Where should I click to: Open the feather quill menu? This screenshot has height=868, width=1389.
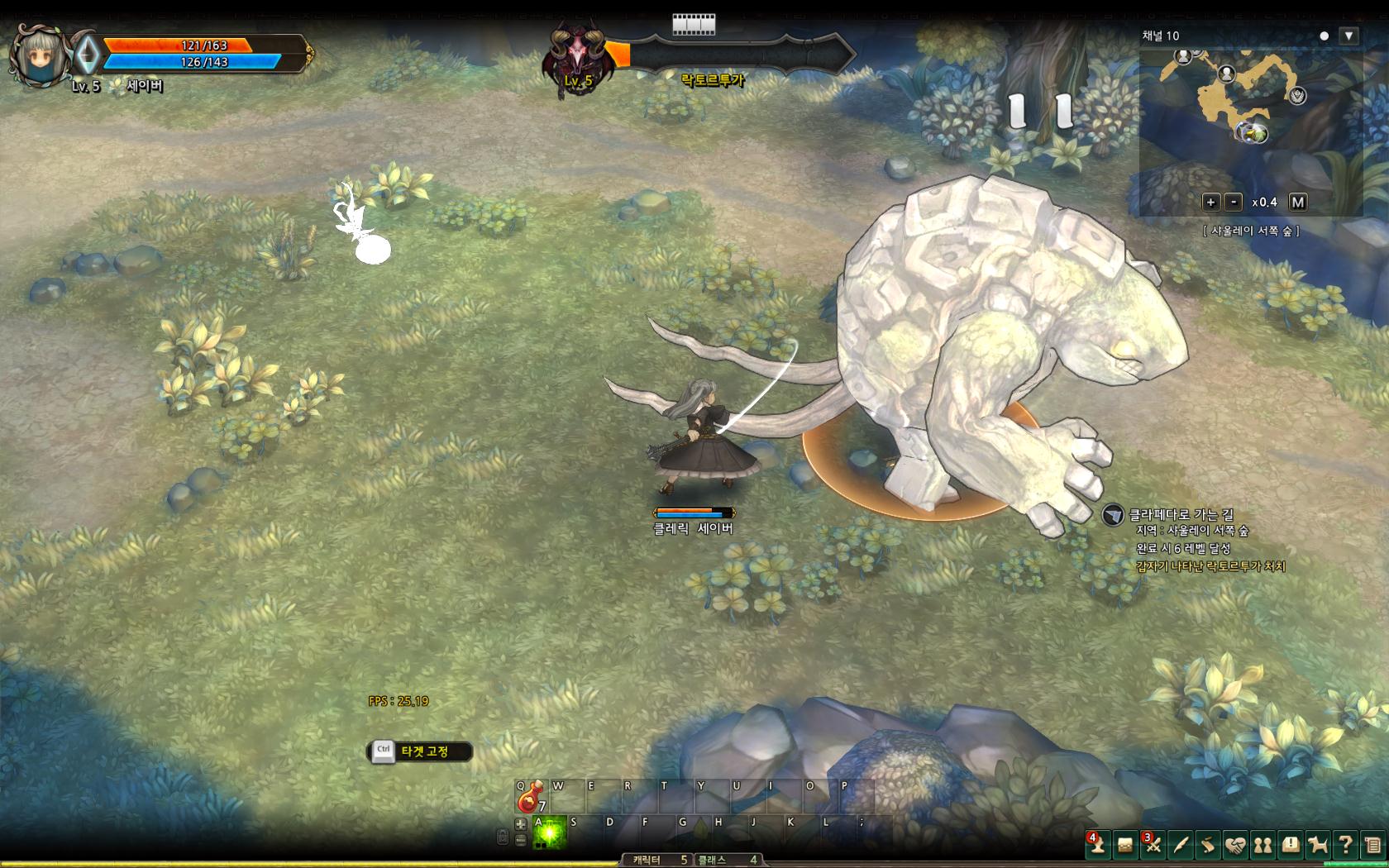(x=1181, y=844)
